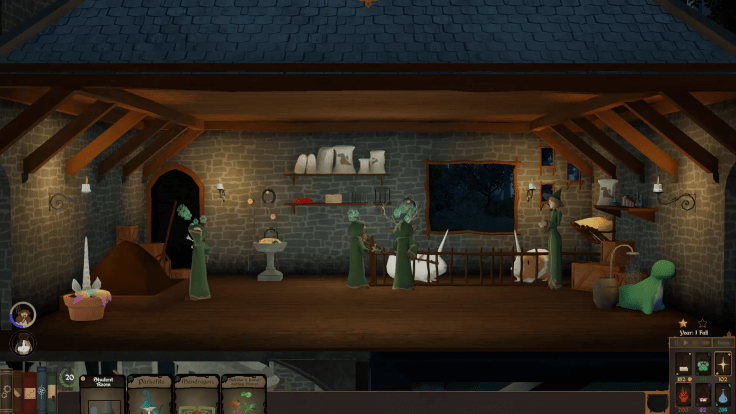Pause the game speed
This screenshot has width=736, height=414.
coord(678,345)
